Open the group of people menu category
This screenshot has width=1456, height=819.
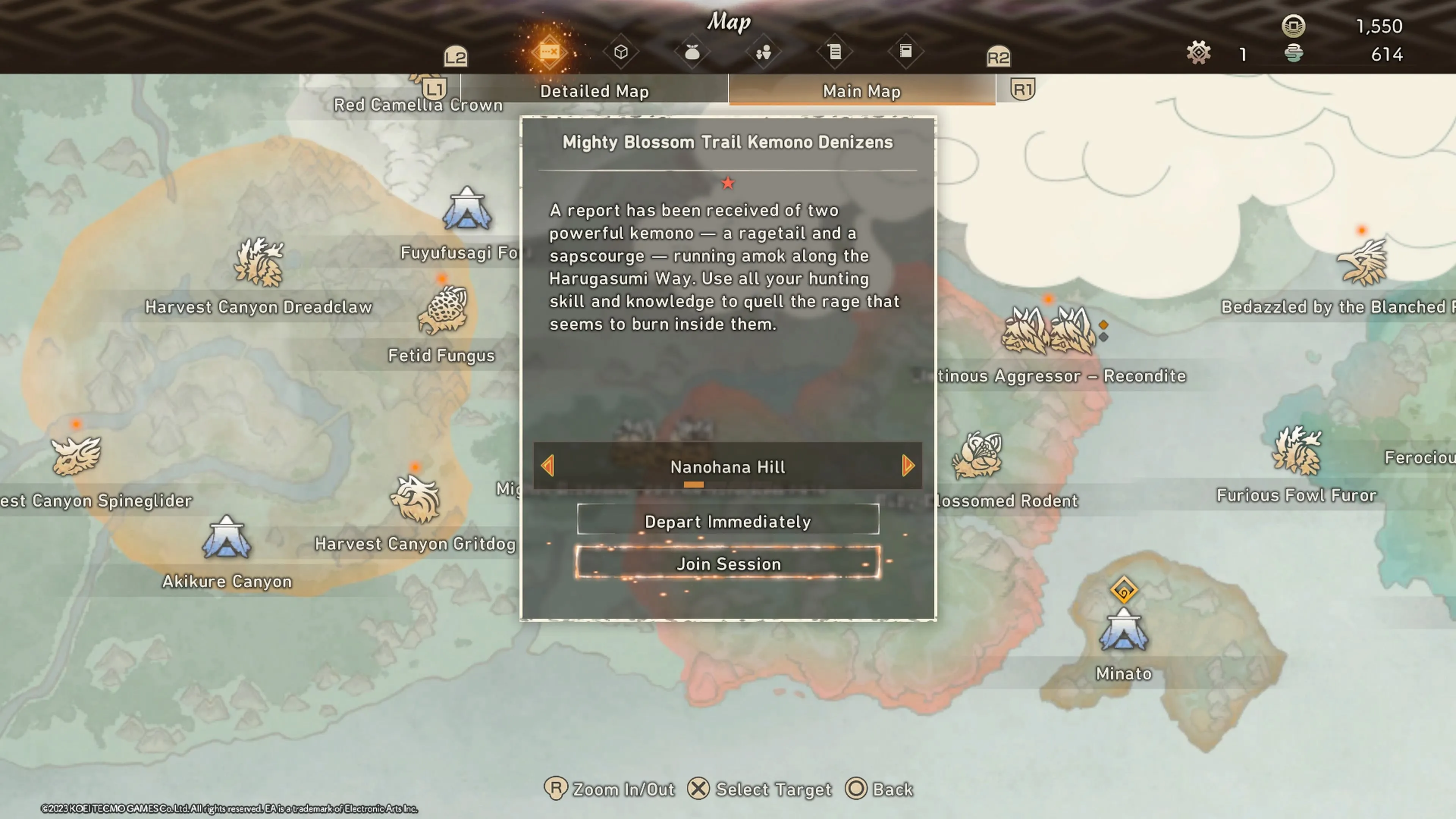763,53
